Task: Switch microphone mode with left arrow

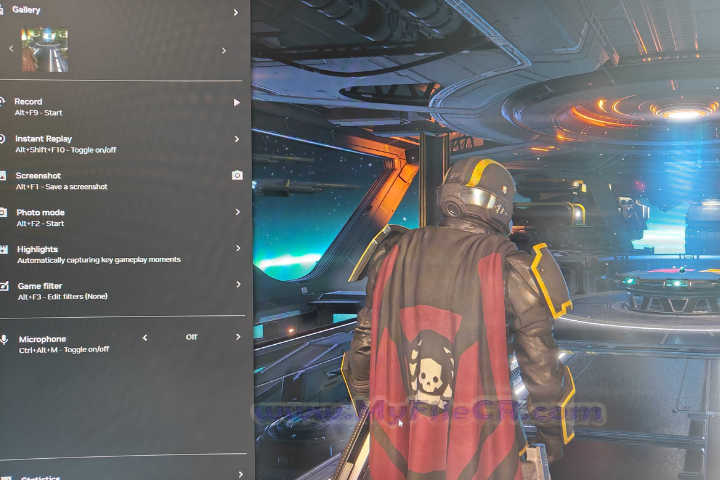Action: click(x=145, y=338)
